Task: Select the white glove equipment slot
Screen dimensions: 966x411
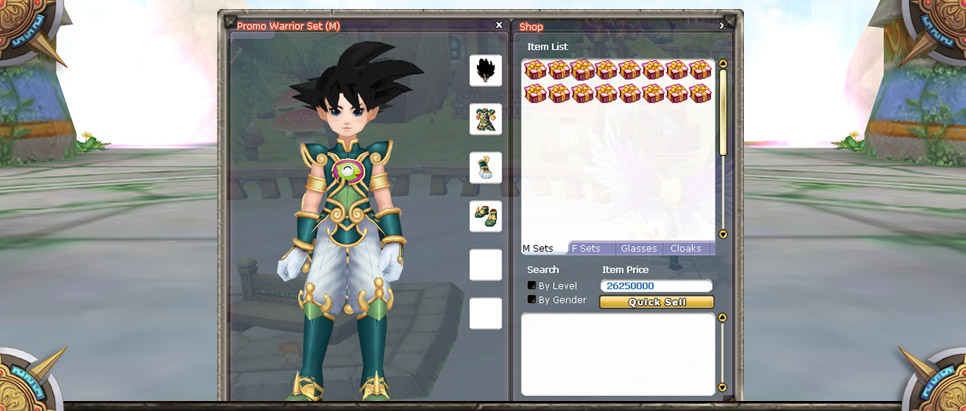Action: [486, 167]
